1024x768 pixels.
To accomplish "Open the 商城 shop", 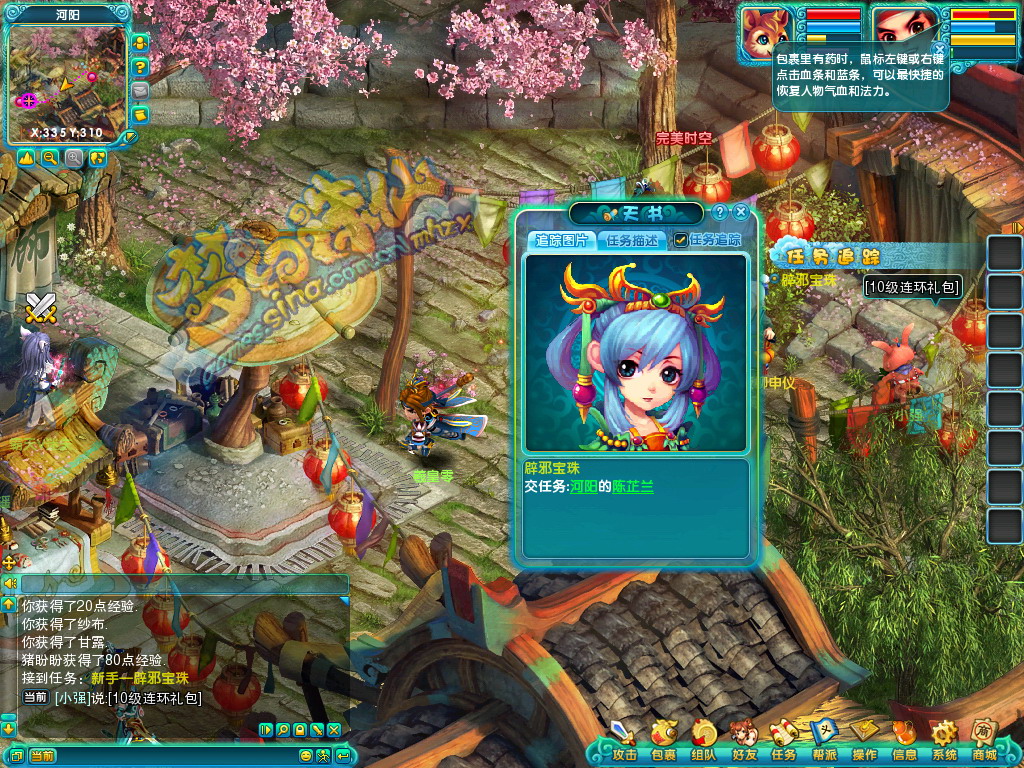I will point(984,738).
